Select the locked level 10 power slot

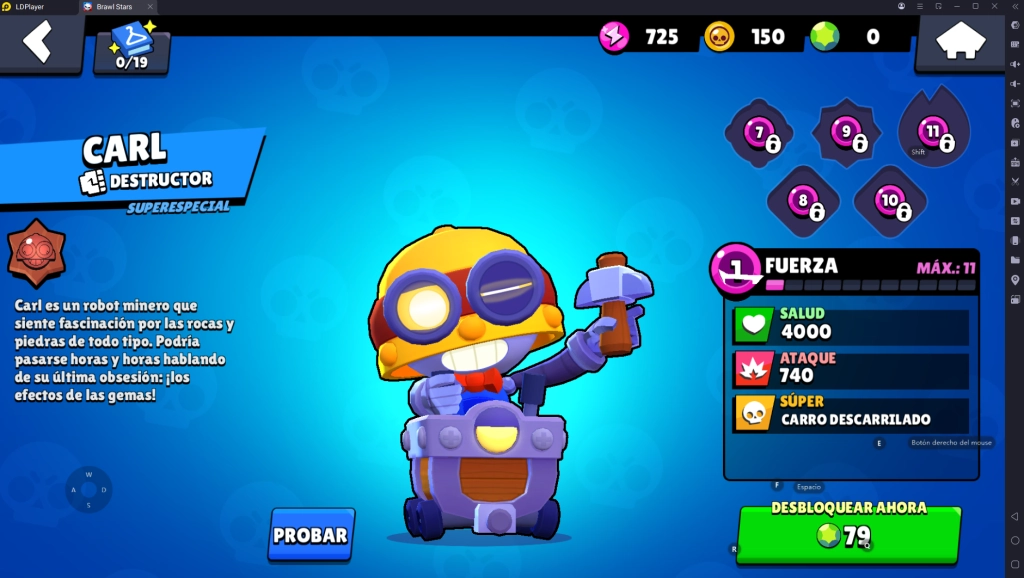tap(890, 201)
